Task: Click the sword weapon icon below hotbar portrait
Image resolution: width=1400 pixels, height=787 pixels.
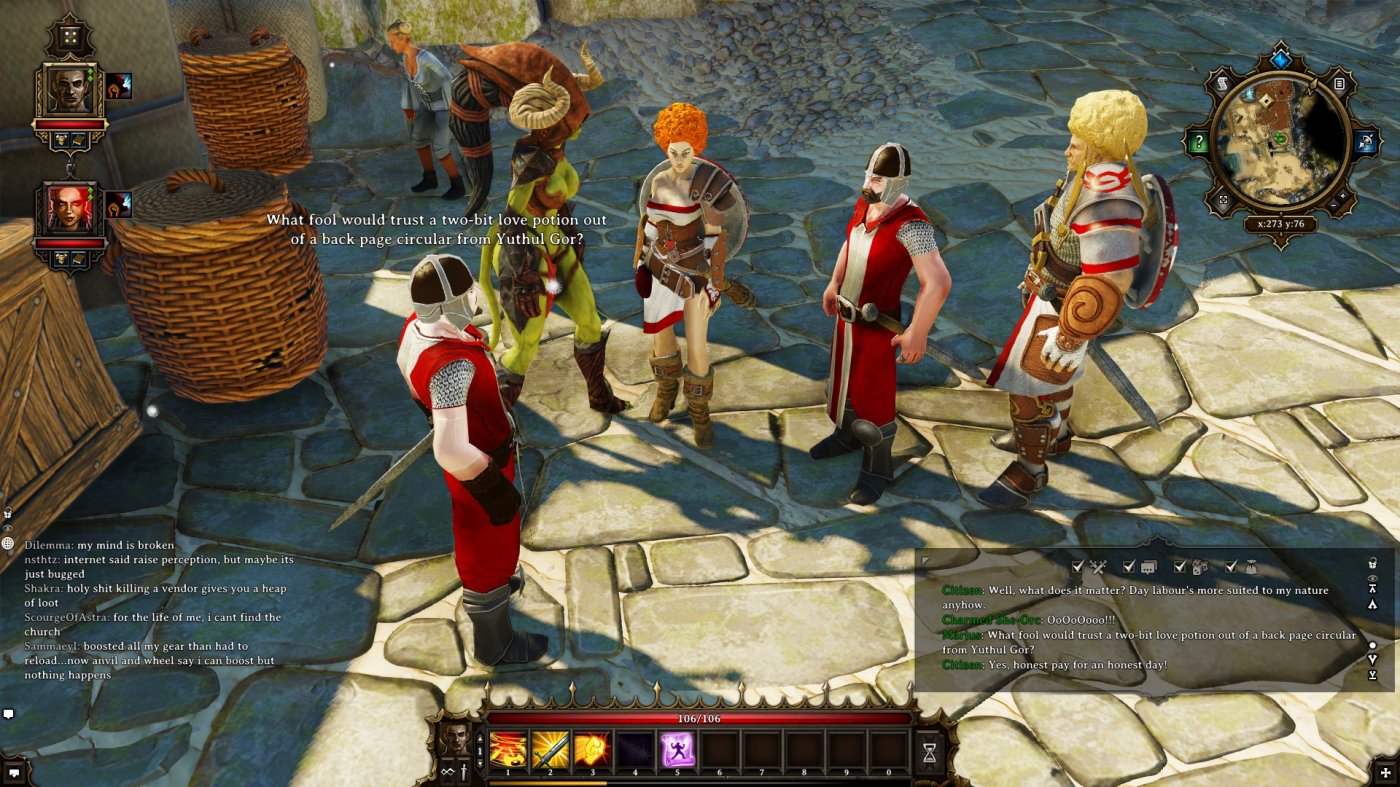Action: coord(466,771)
